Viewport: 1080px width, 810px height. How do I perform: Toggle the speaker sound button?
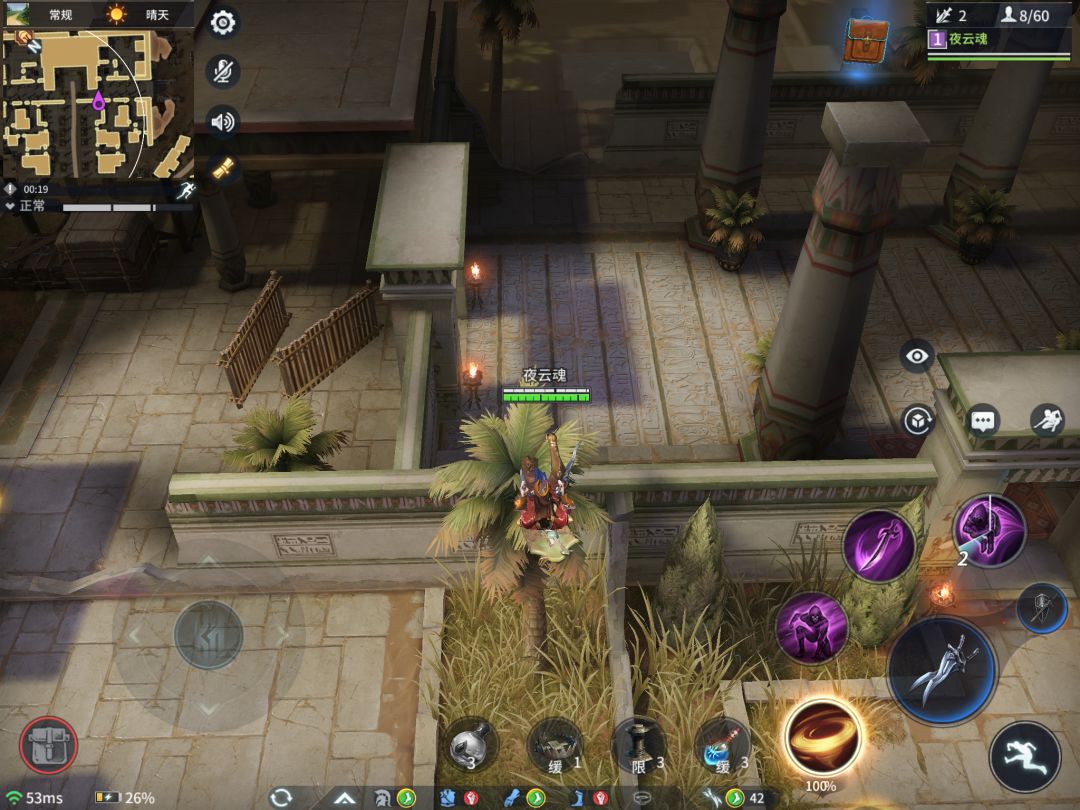pos(222,122)
